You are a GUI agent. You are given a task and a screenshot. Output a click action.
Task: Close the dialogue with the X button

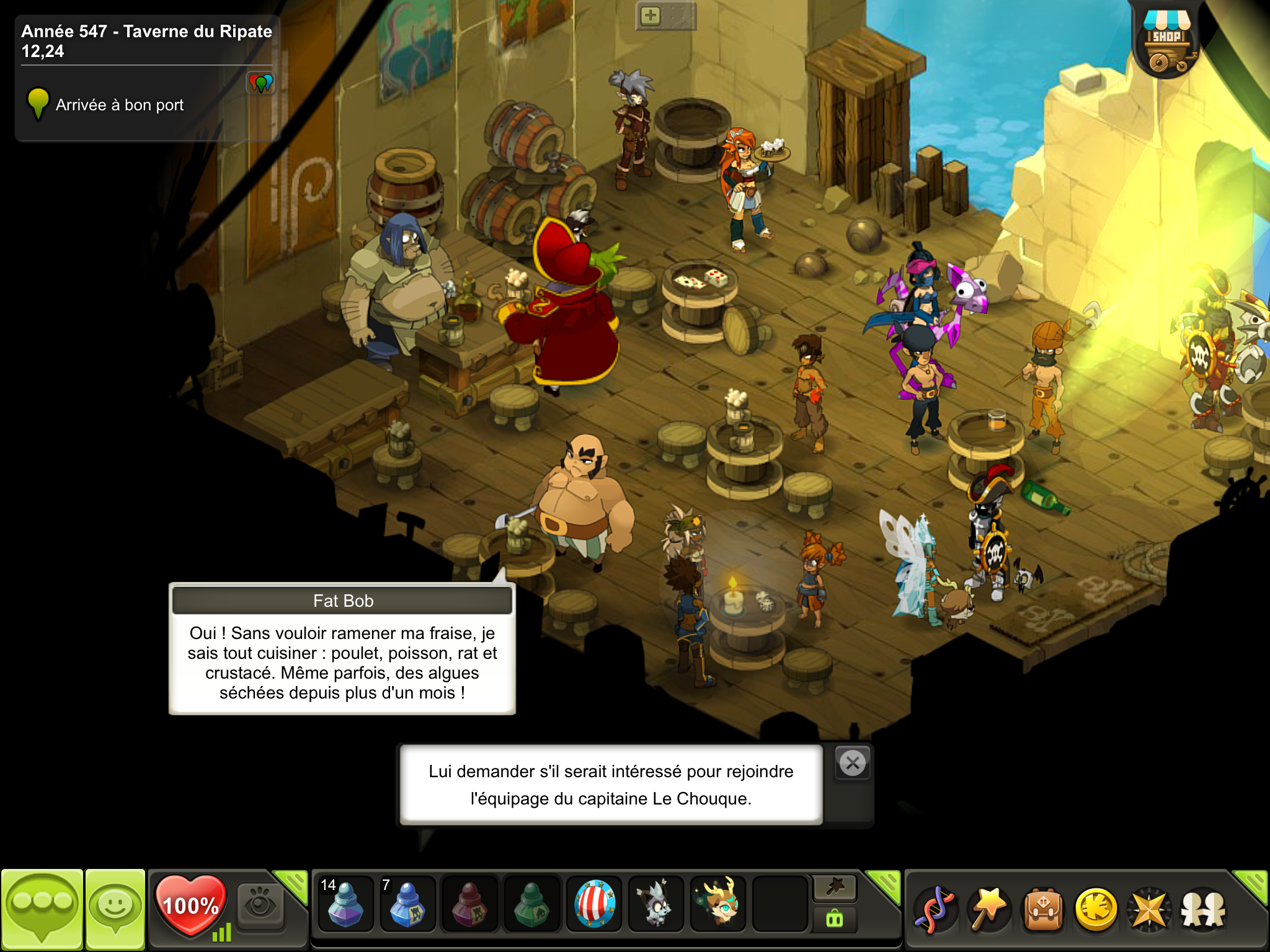pos(853,763)
